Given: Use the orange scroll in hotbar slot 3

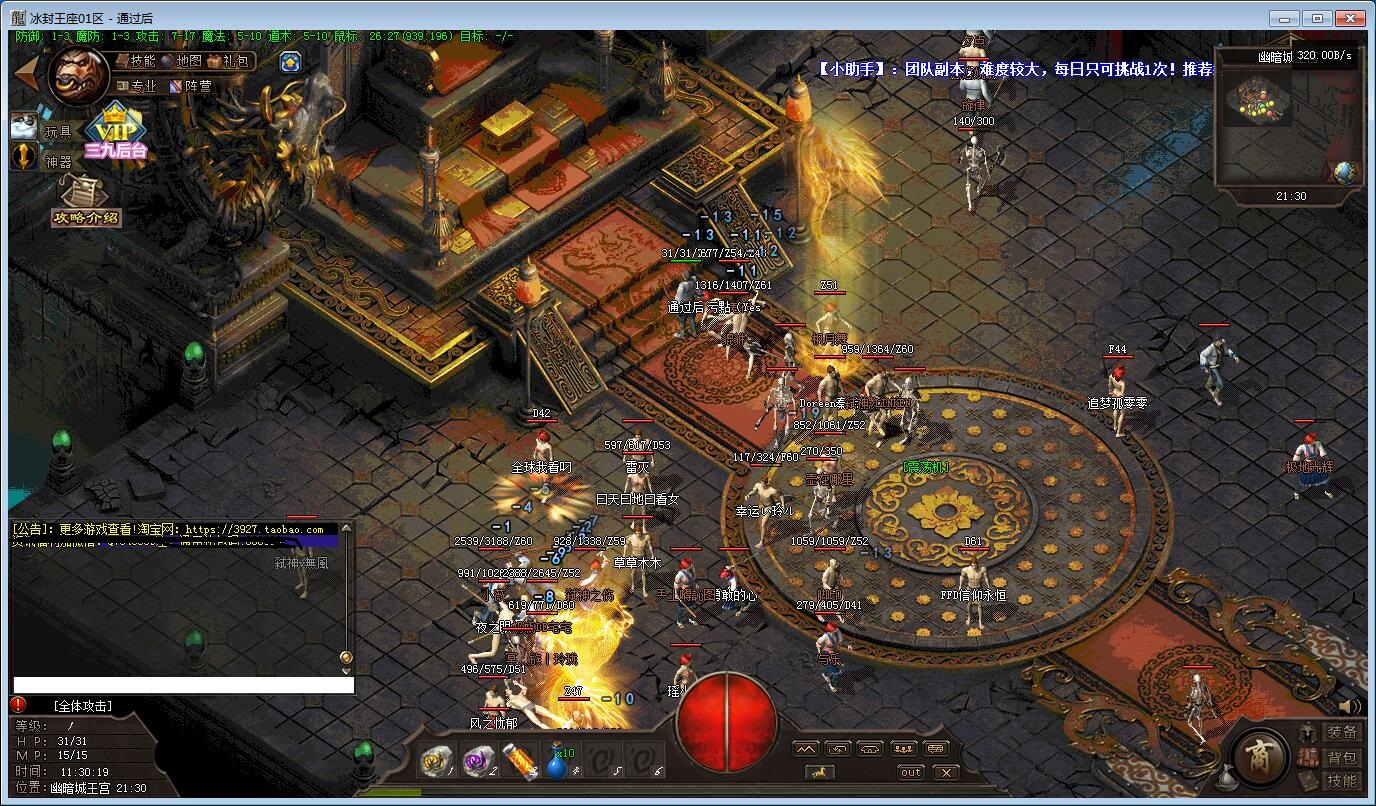Looking at the screenshot, I should click(518, 761).
